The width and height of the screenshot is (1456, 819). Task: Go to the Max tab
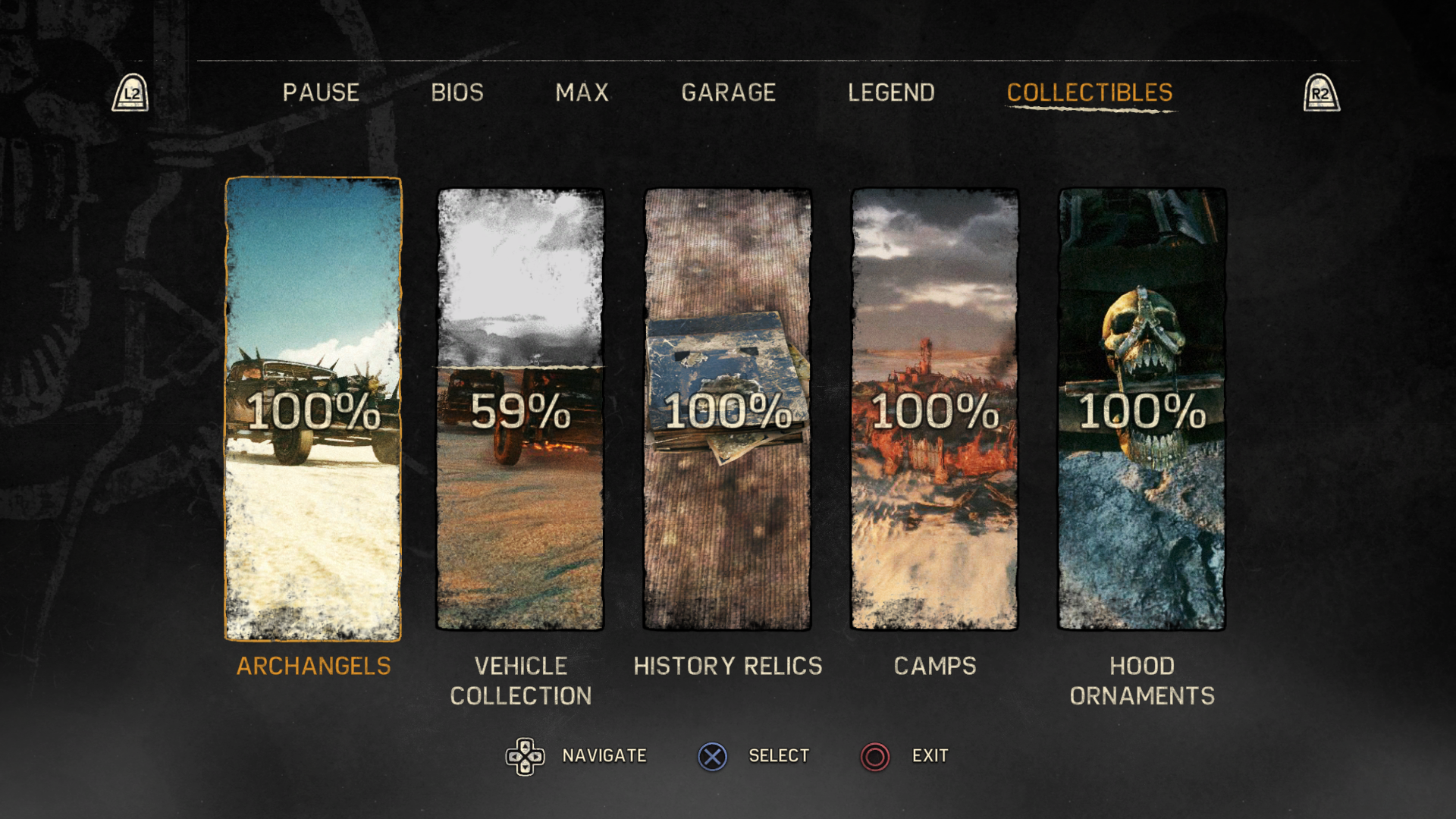pyautogui.click(x=582, y=93)
